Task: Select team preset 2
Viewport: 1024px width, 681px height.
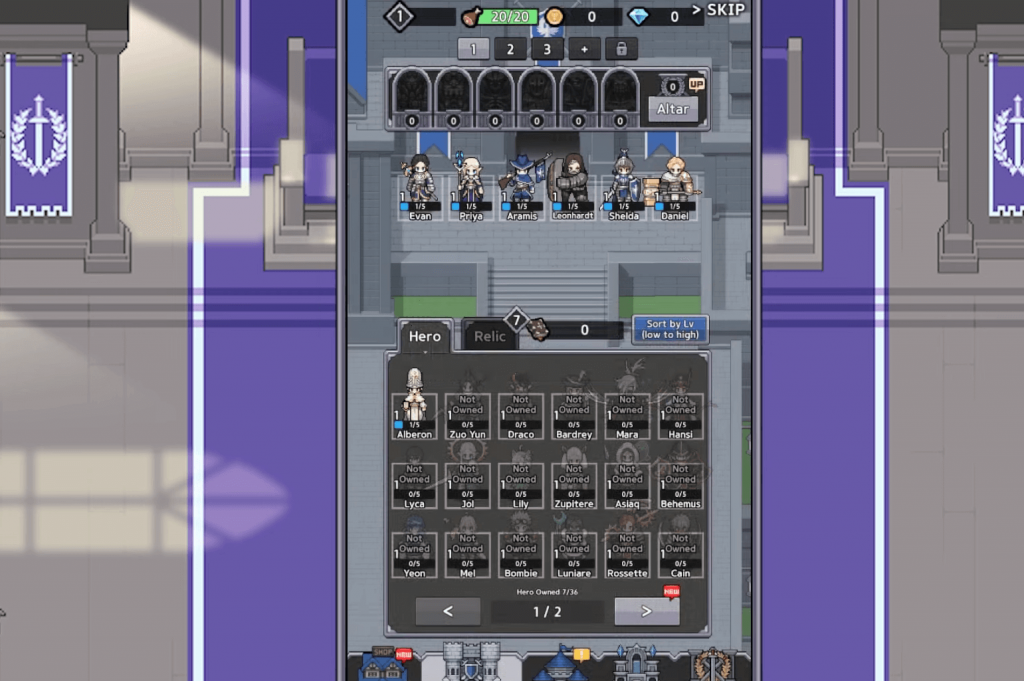Action: 510,48
